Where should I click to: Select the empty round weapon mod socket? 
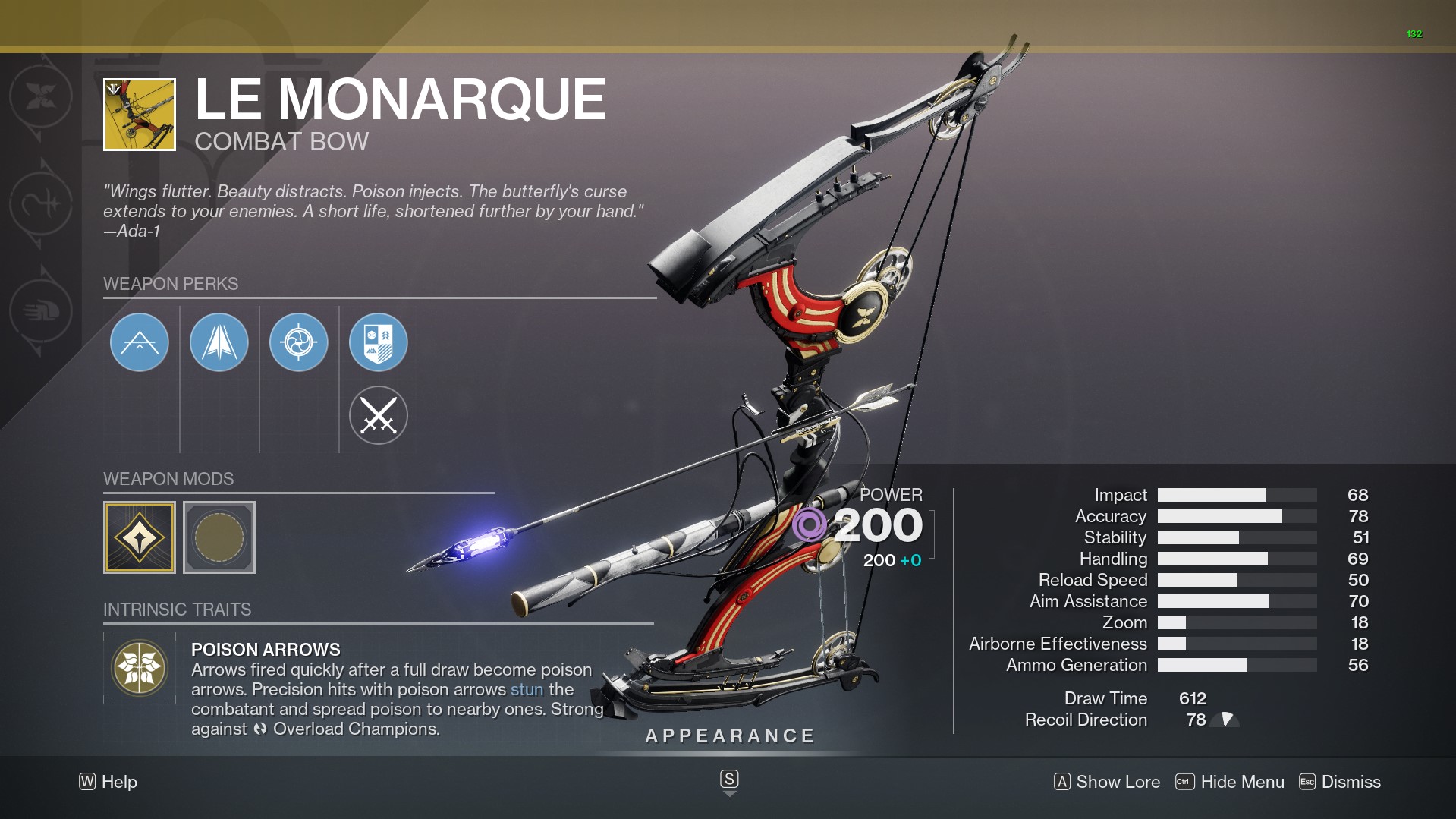tap(219, 537)
